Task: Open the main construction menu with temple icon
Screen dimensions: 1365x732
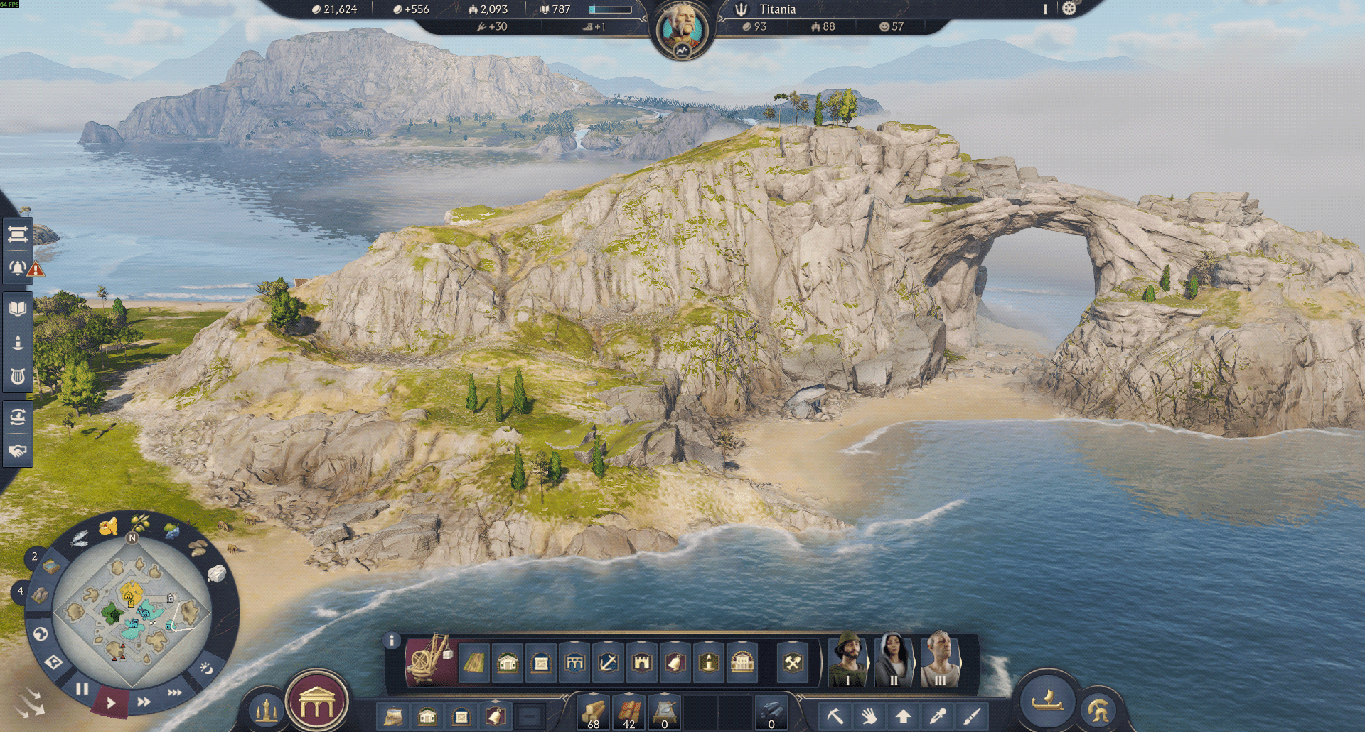Action: tap(316, 701)
